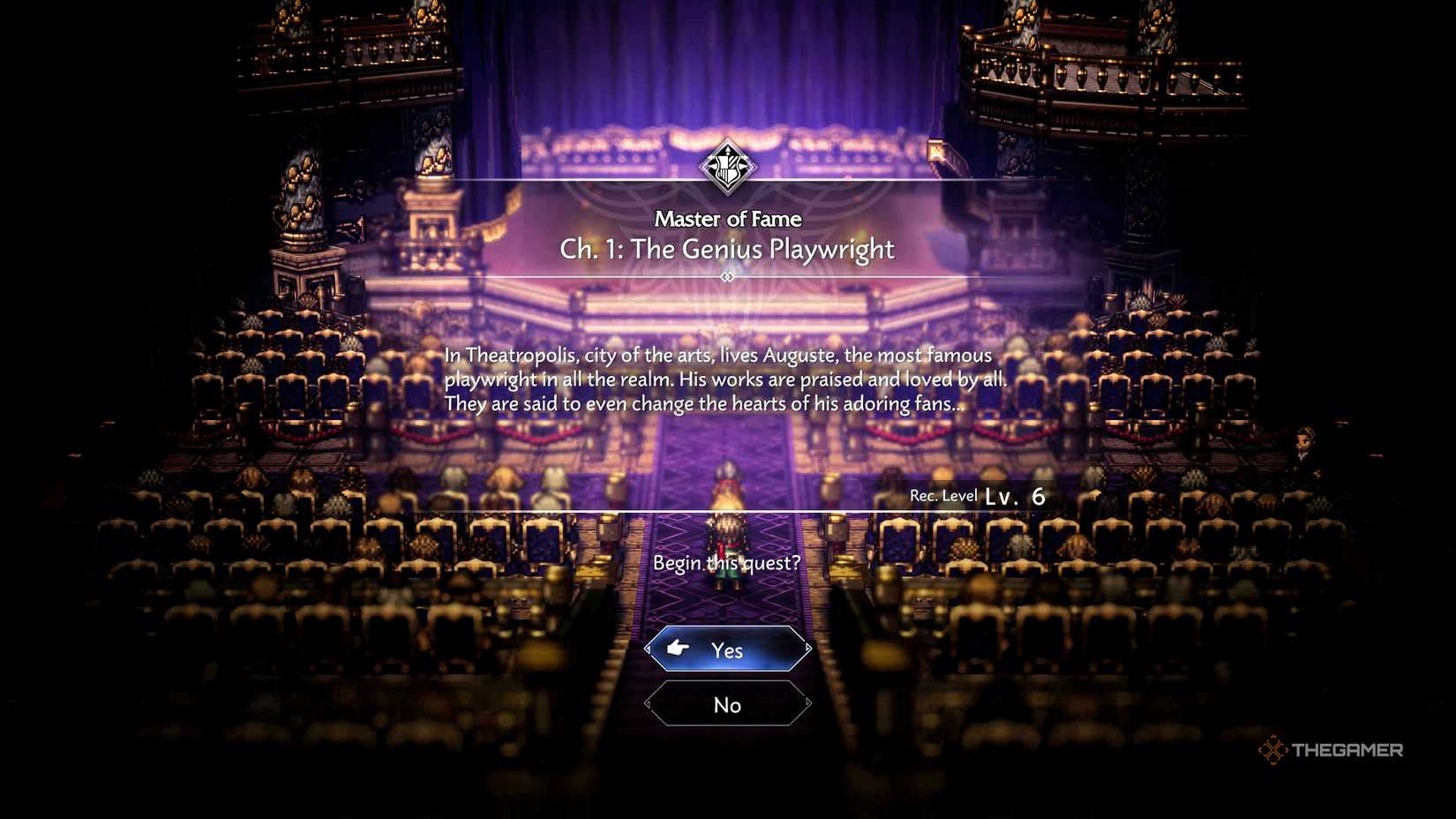The width and height of the screenshot is (1456, 819).
Task: Click the Master of Fame quest title
Action: click(727, 219)
